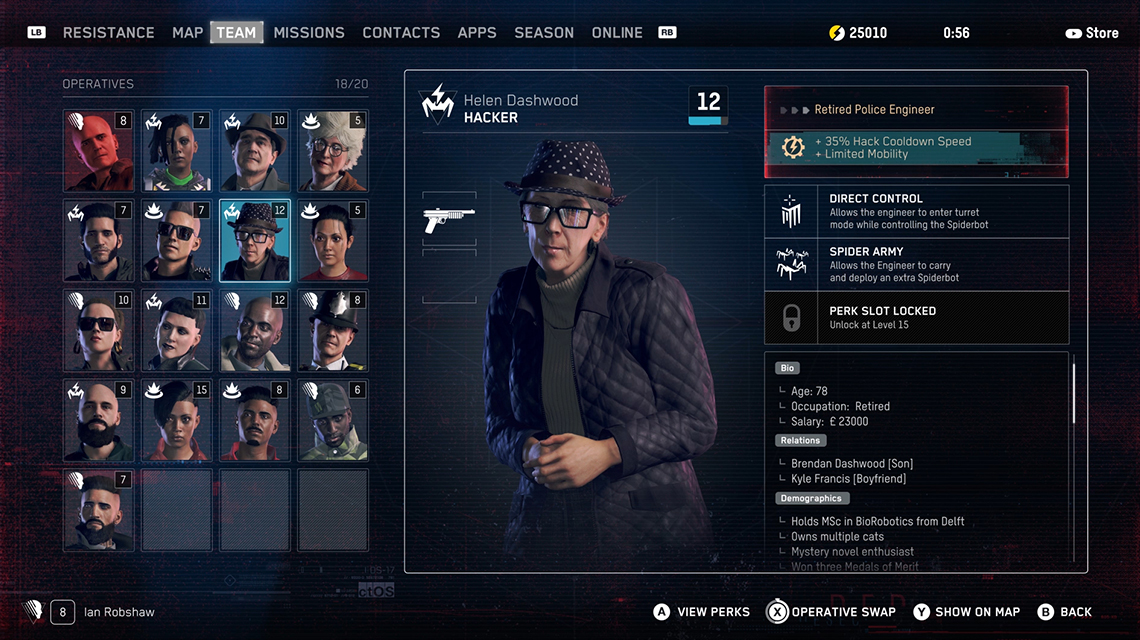1140x640 pixels.
Task: Show the Season tab
Action: 544,33
